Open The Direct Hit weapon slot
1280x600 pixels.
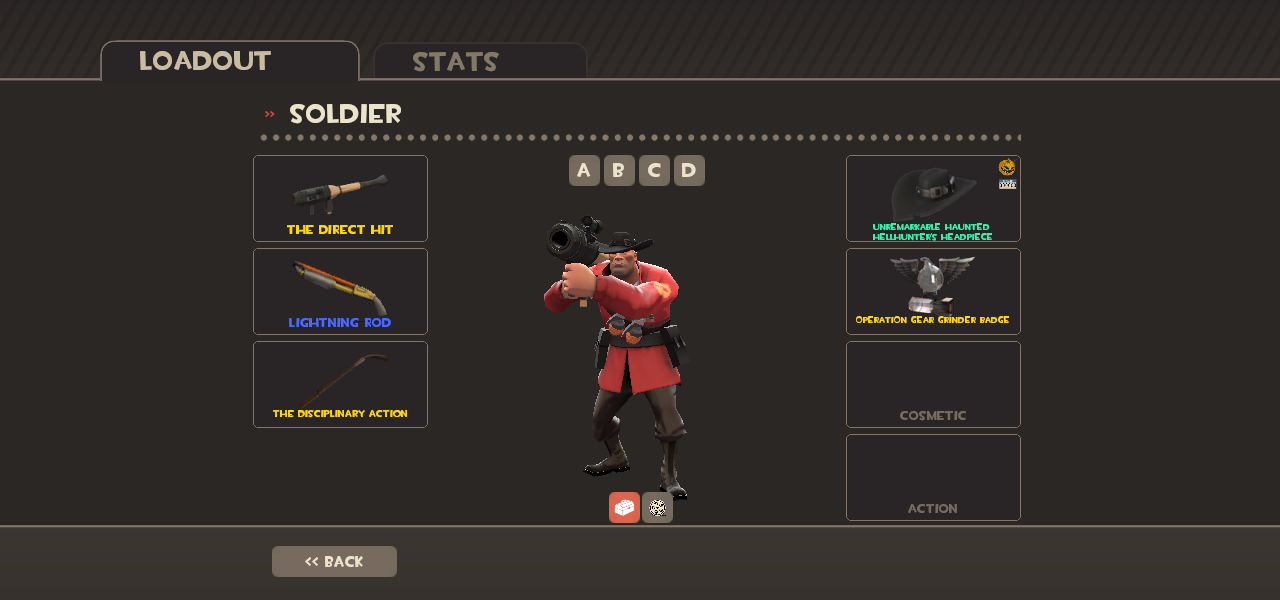click(x=340, y=198)
